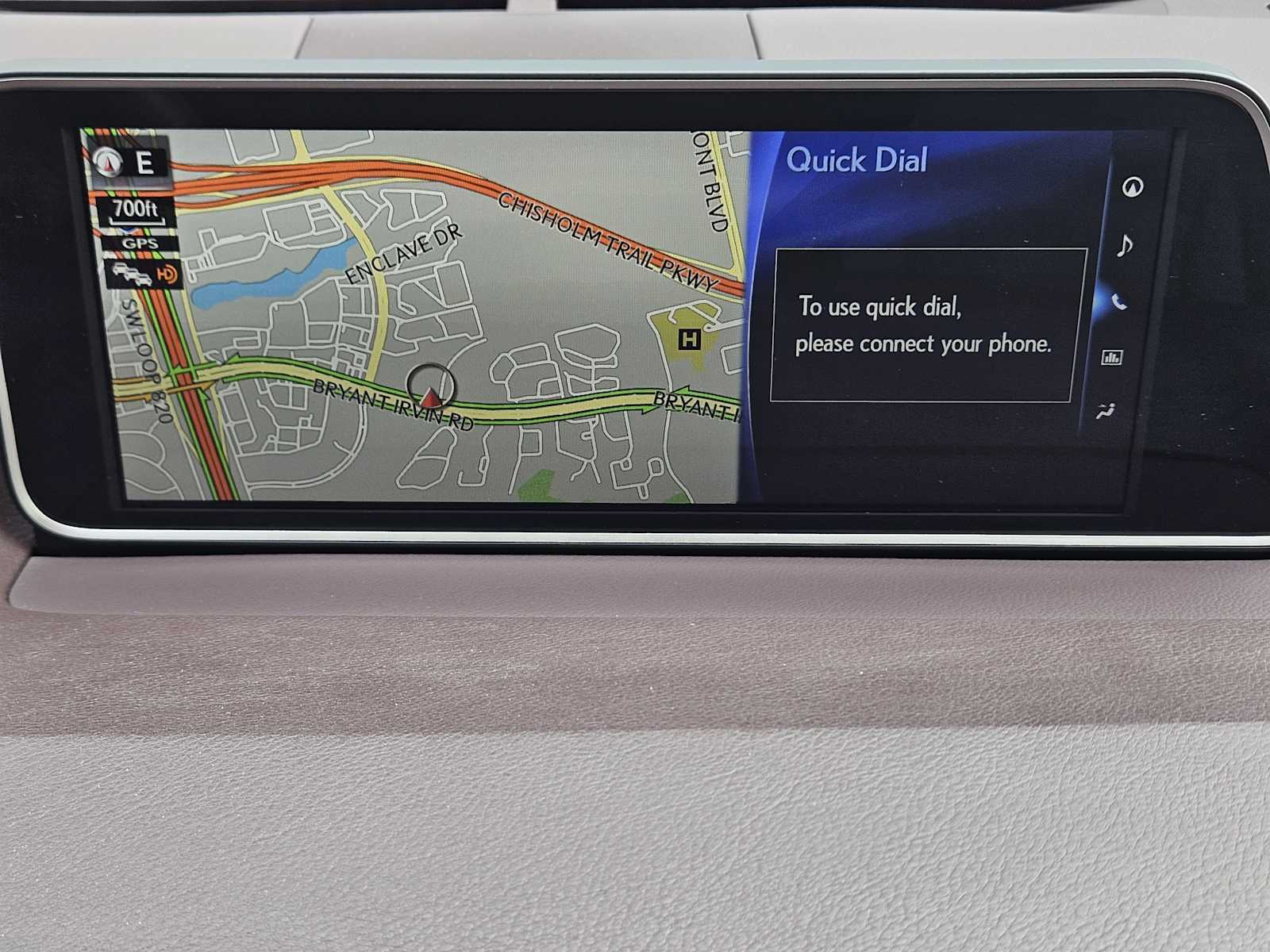Screen dimensions: 1270x952
Task: Choose the highlighted phone handset icon
Action: click(1119, 301)
